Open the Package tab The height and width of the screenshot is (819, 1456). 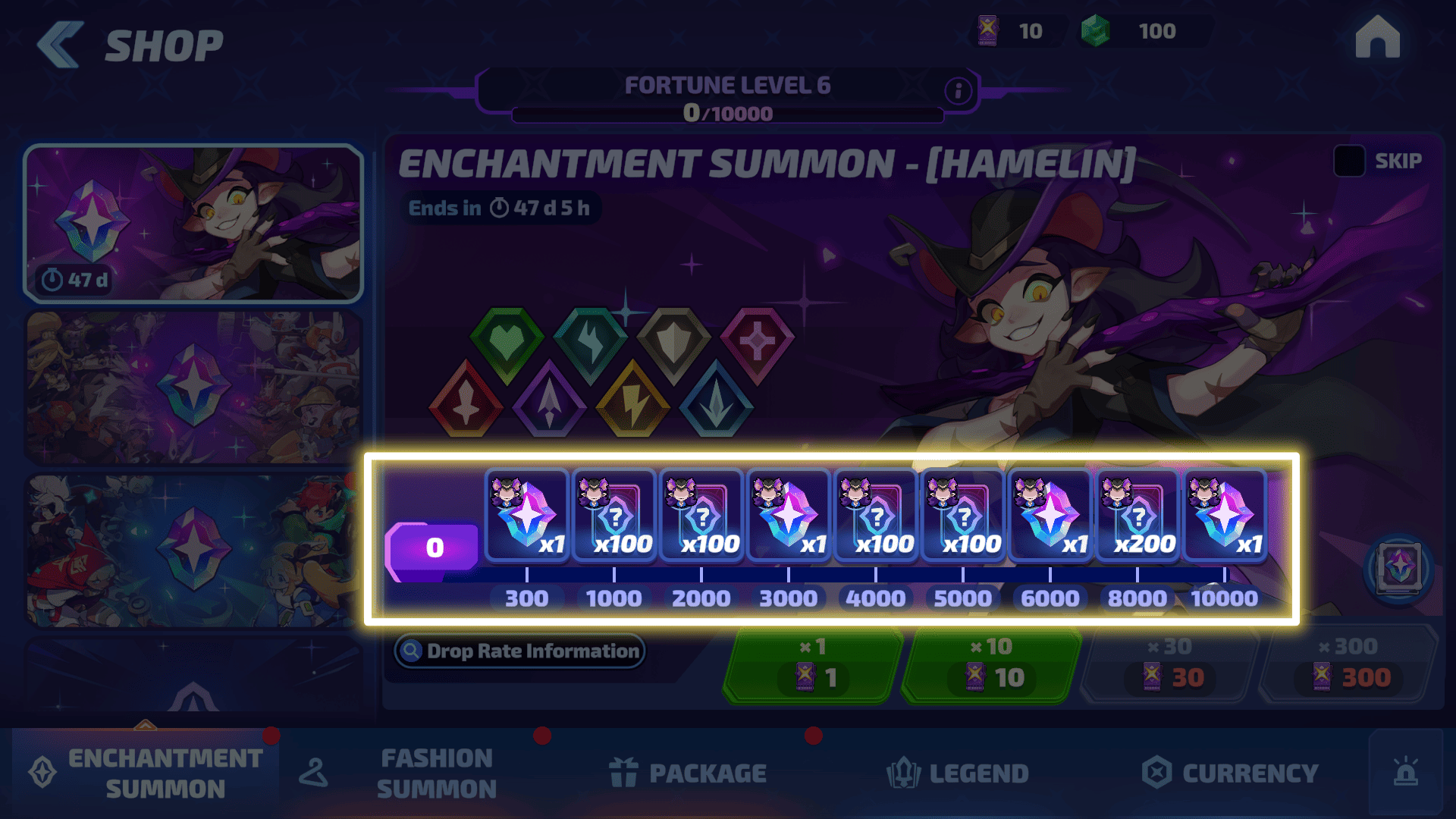pyautogui.click(x=688, y=773)
